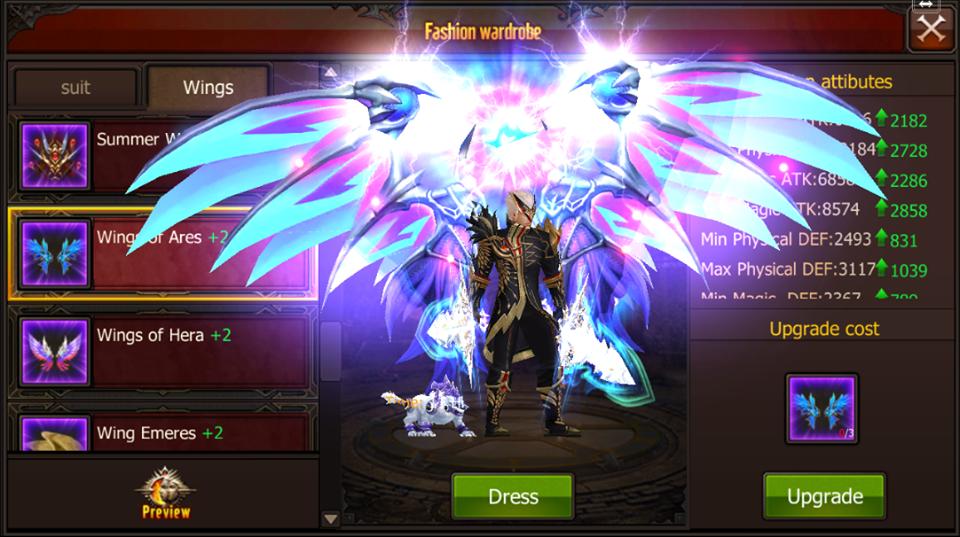
Task: Dress the selected wings
Action: point(512,497)
